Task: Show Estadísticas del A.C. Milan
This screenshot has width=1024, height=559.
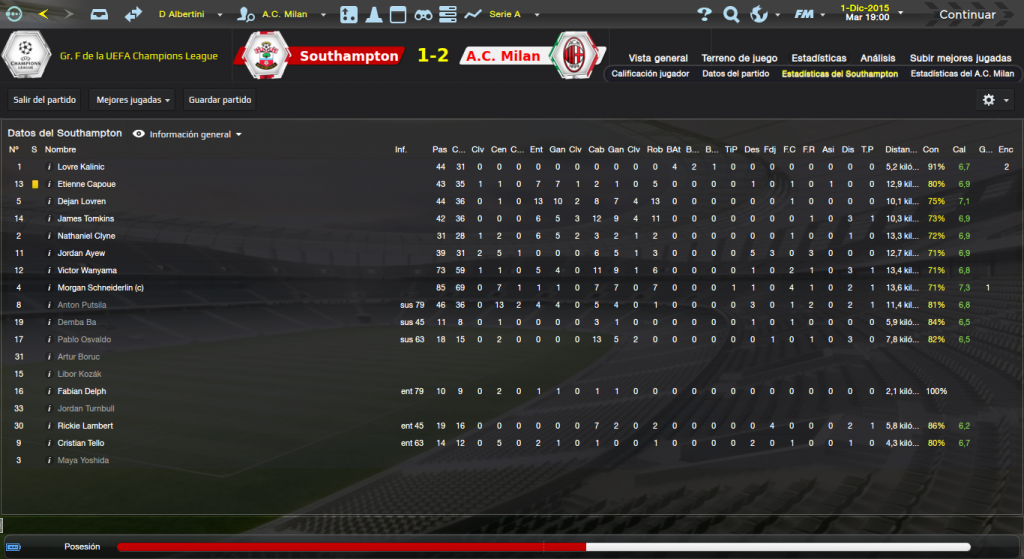Action: click(x=961, y=74)
